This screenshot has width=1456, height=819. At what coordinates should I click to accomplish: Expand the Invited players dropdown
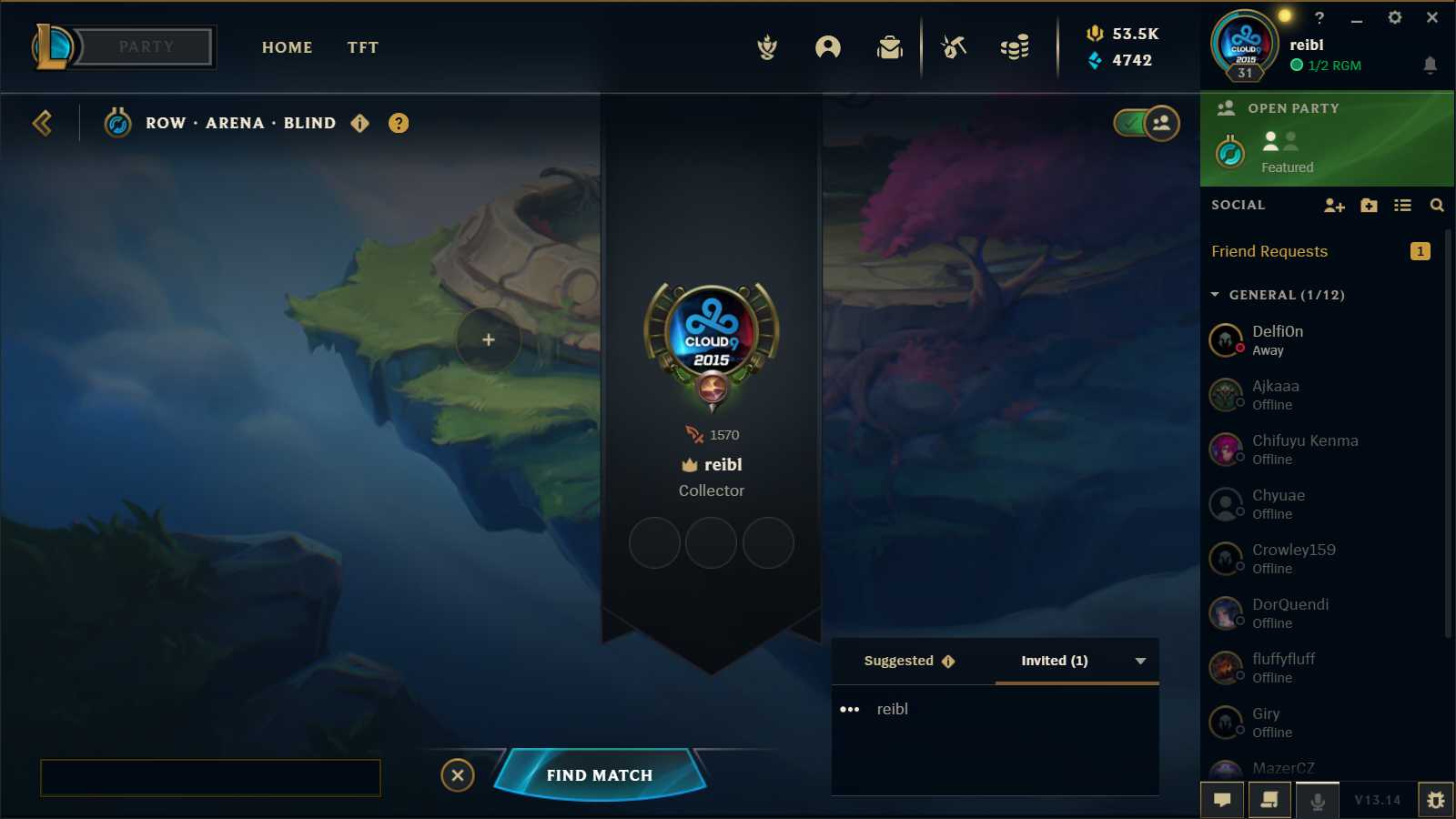click(x=1140, y=661)
